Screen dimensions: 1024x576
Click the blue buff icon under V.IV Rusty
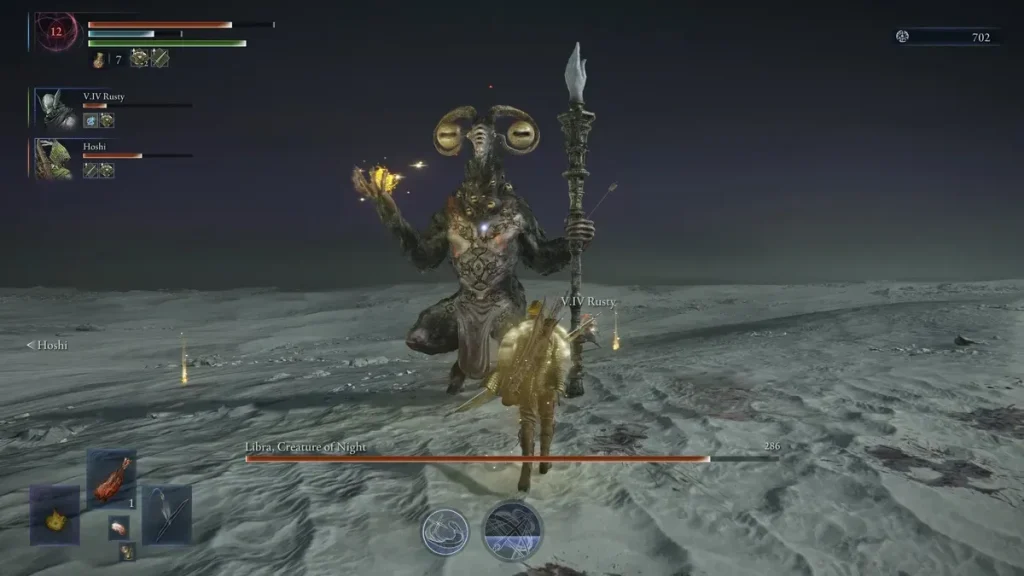[90, 120]
